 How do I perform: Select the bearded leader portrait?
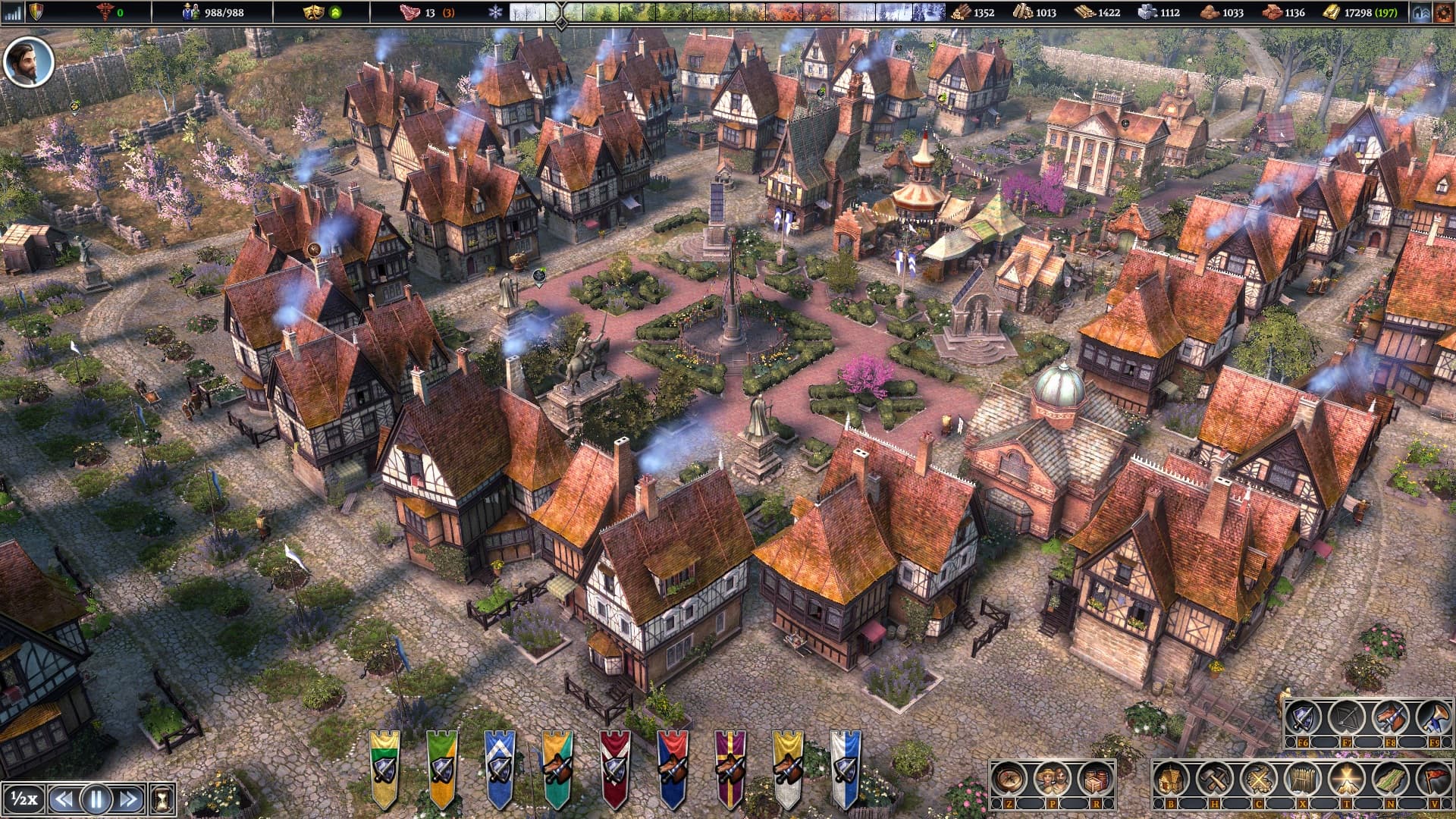coord(29,61)
